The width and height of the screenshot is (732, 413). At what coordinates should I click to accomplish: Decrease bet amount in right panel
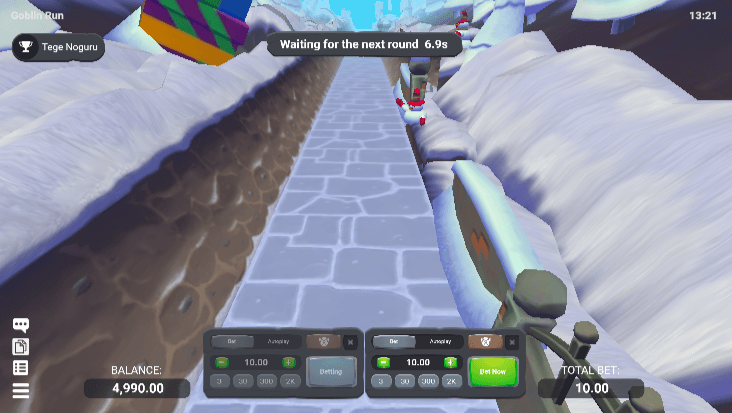coord(382,362)
